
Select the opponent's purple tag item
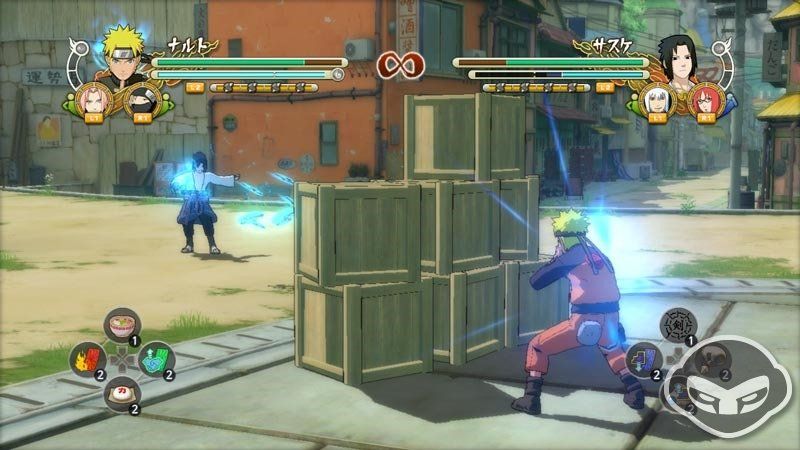(x=642, y=357)
